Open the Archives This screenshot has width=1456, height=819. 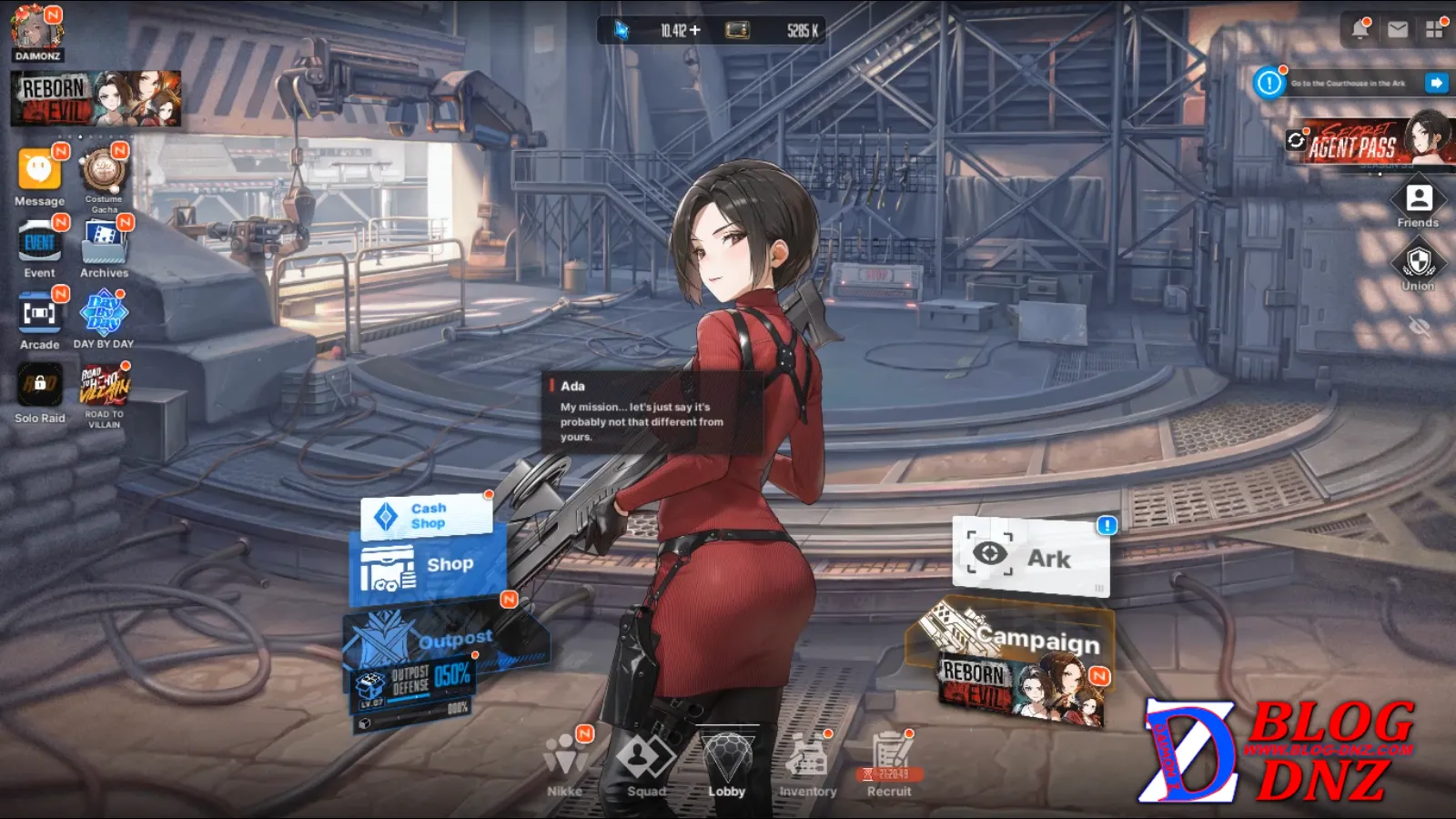click(104, 244)
